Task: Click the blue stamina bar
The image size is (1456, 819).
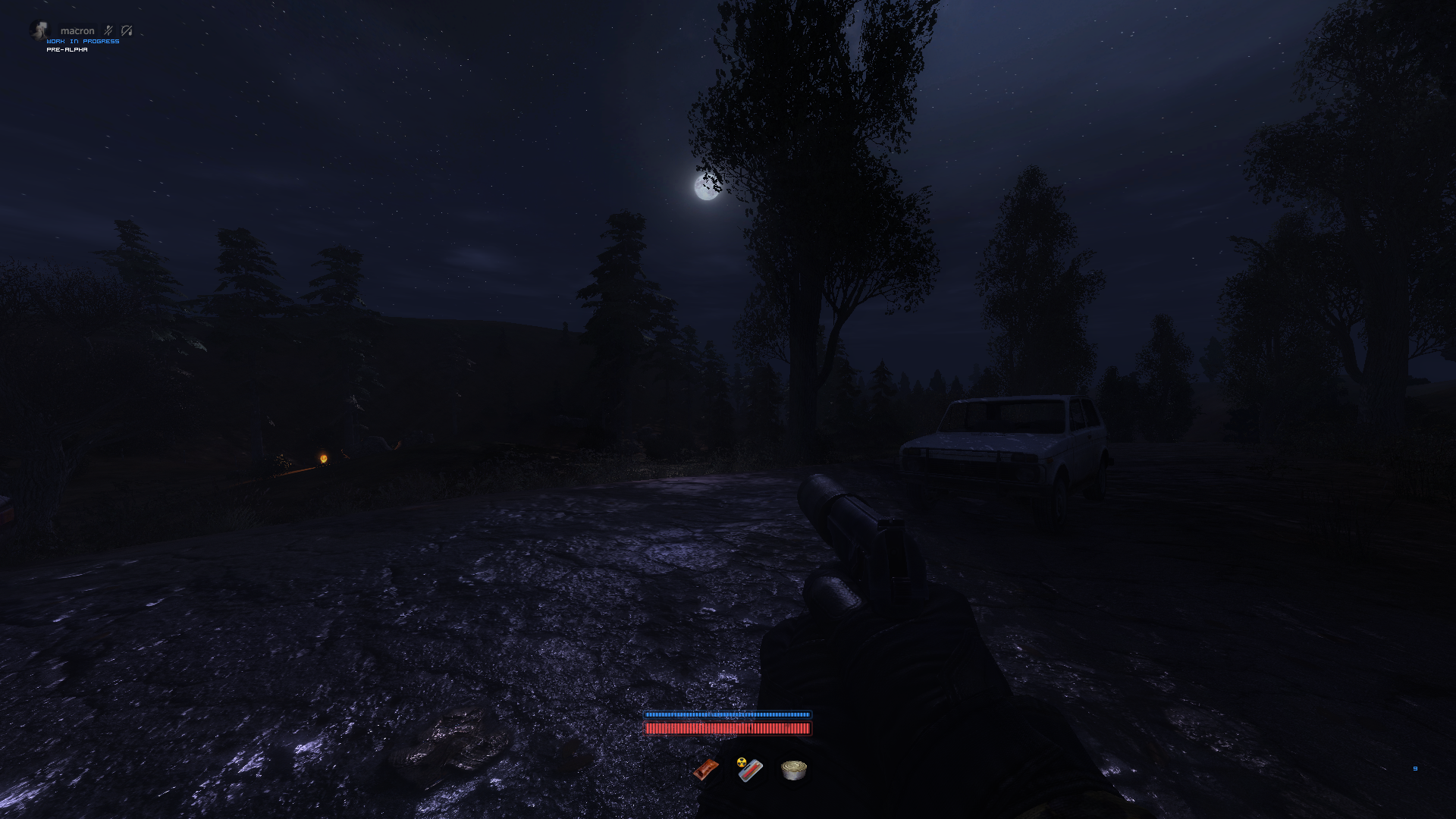Action: (x=728, y=715)
